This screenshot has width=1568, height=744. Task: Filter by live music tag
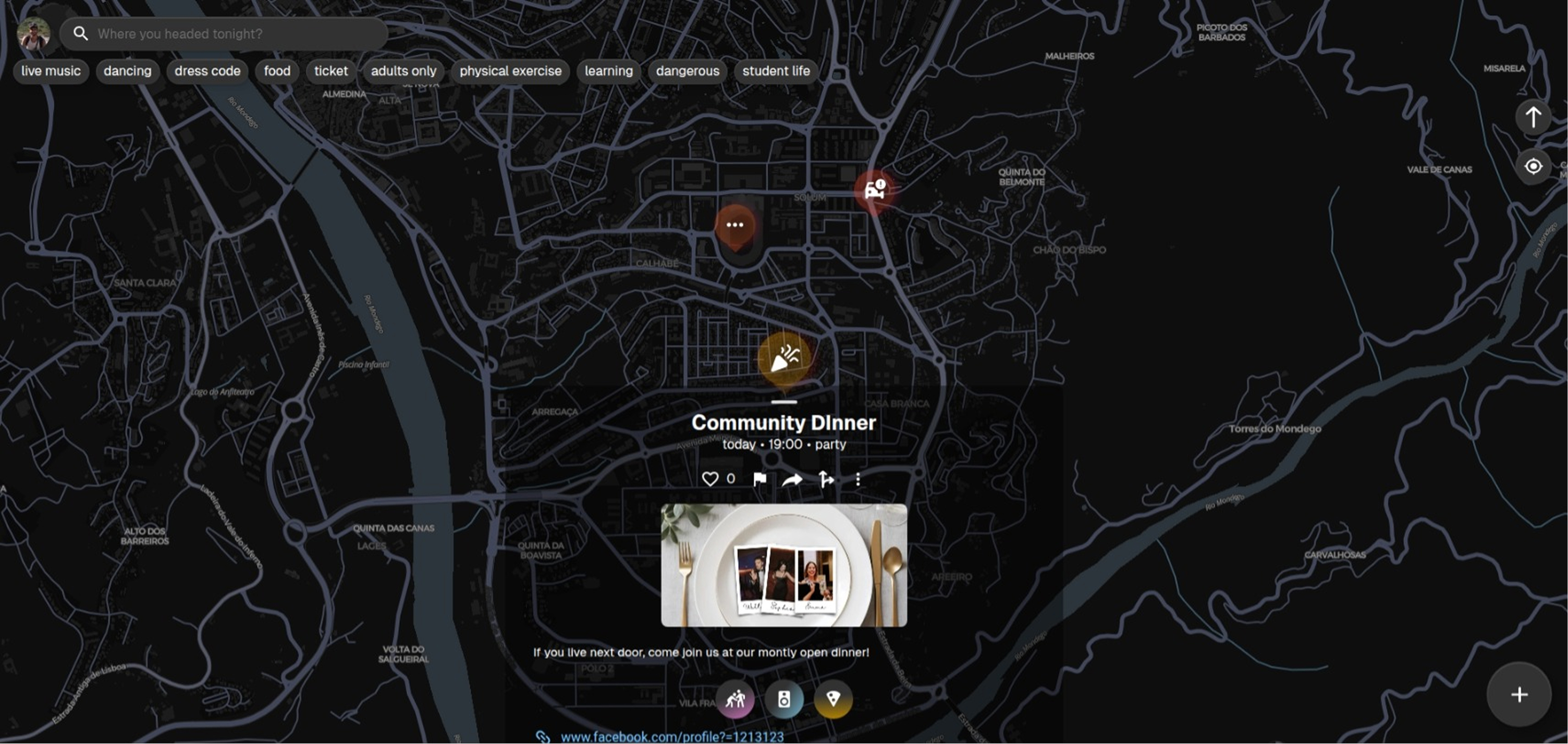coord(51,71)
